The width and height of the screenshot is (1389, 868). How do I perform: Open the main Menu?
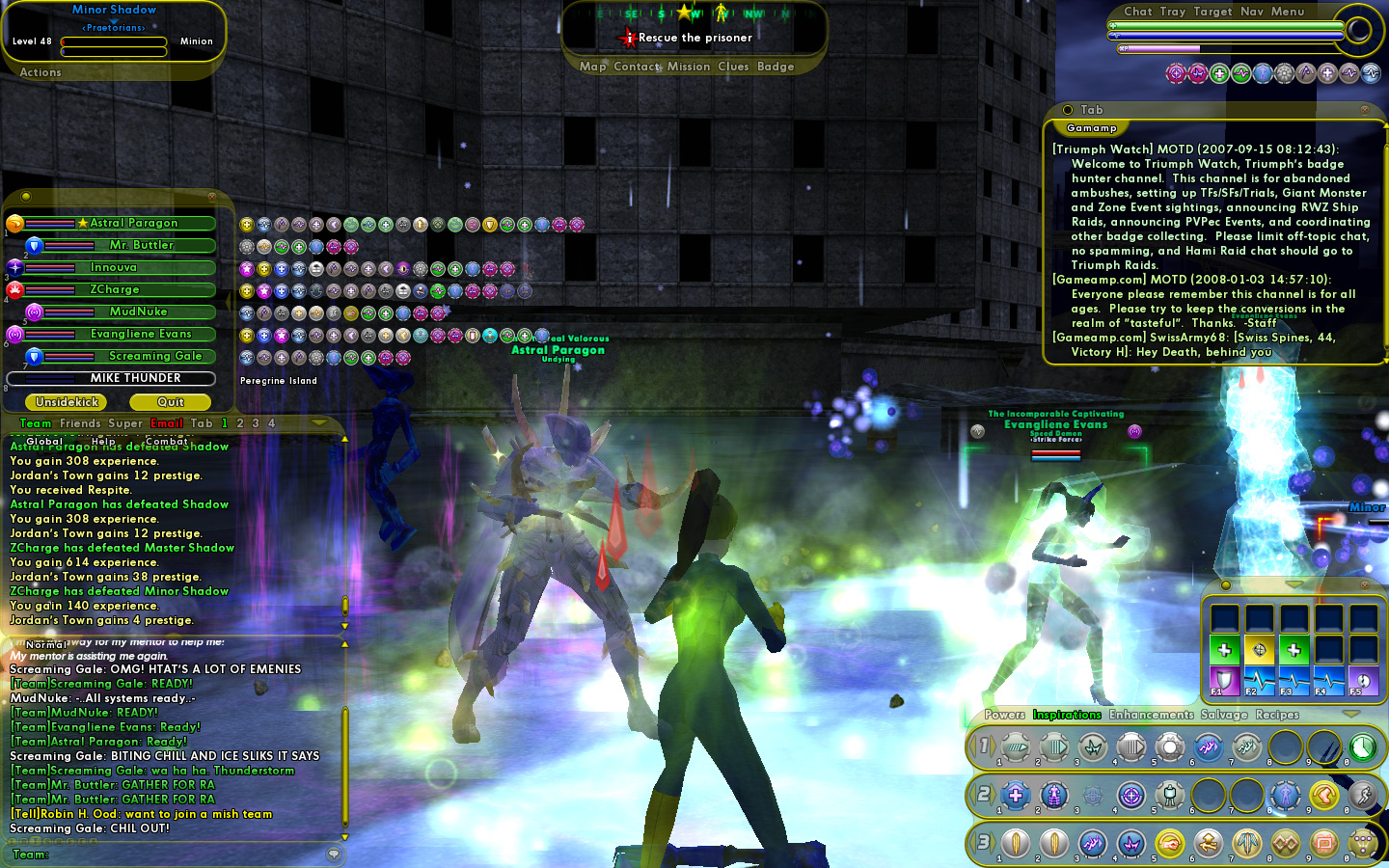click(1288, 12)
